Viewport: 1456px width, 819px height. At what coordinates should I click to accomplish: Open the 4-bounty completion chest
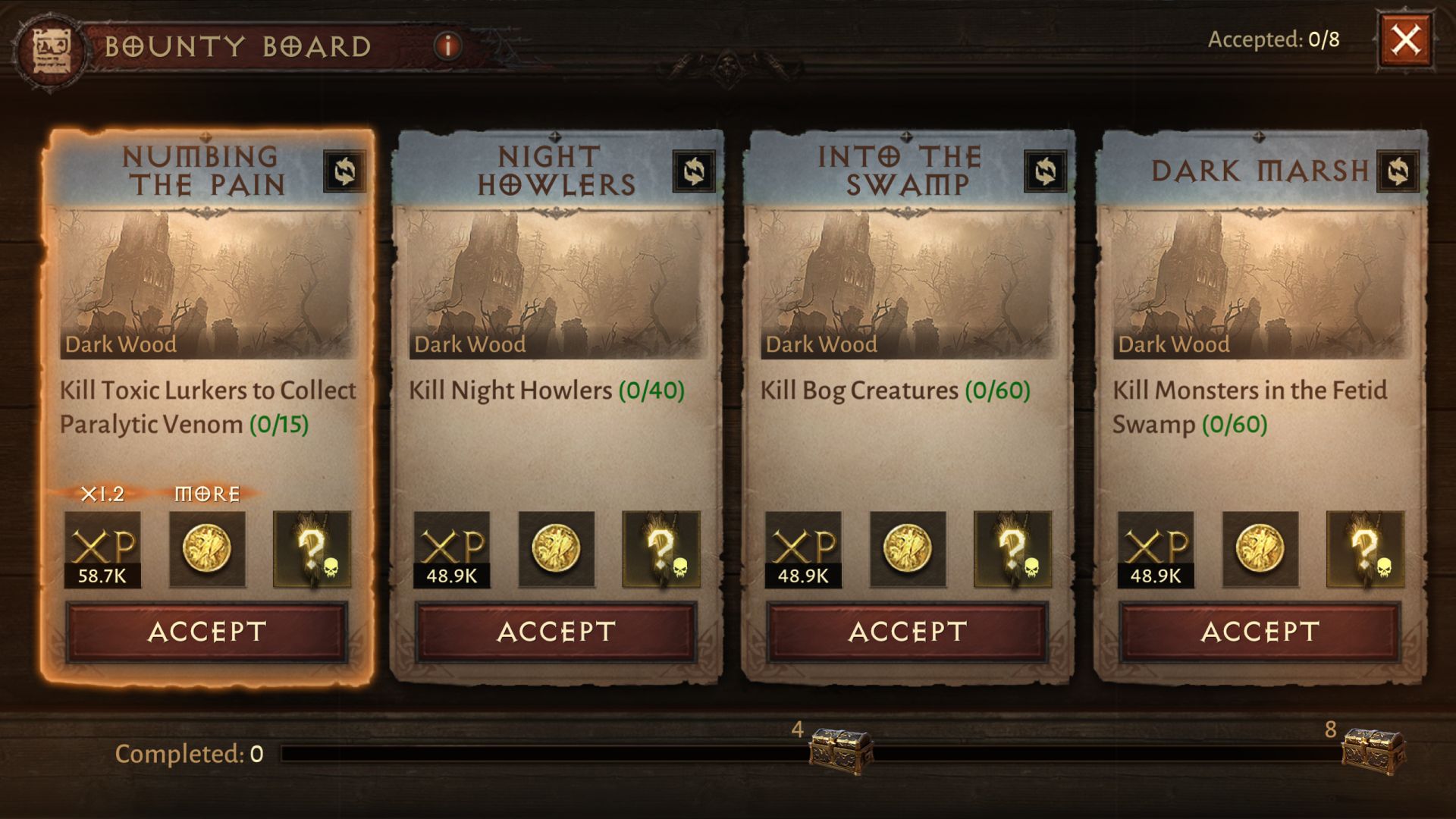pos(840,749)
